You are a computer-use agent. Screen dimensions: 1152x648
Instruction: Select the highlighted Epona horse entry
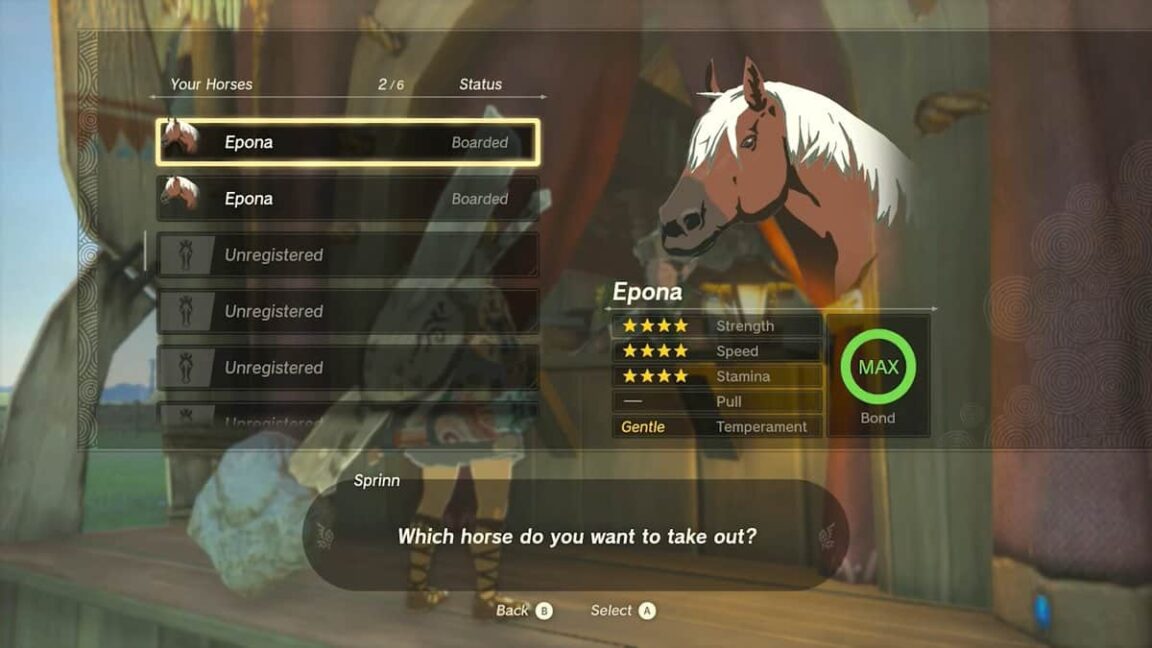point(348,142)
